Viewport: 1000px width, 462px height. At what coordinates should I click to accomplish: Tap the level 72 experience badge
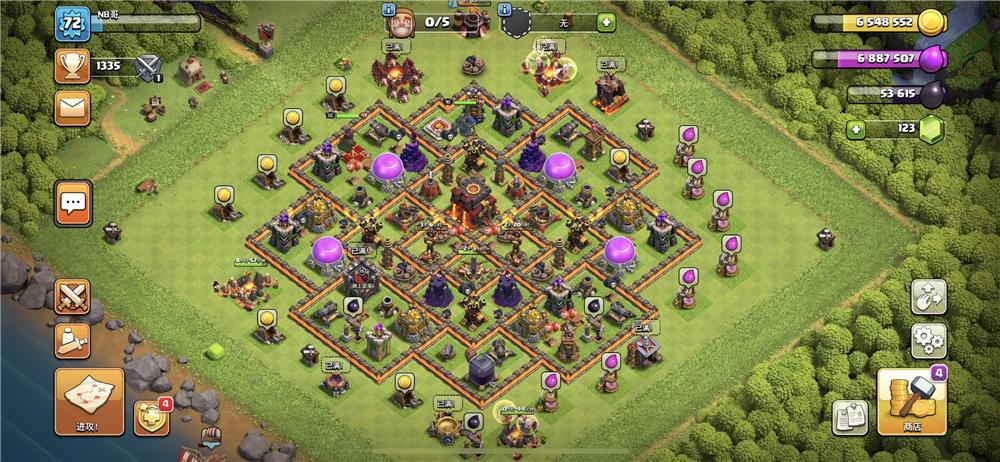[x=72, y=22]
